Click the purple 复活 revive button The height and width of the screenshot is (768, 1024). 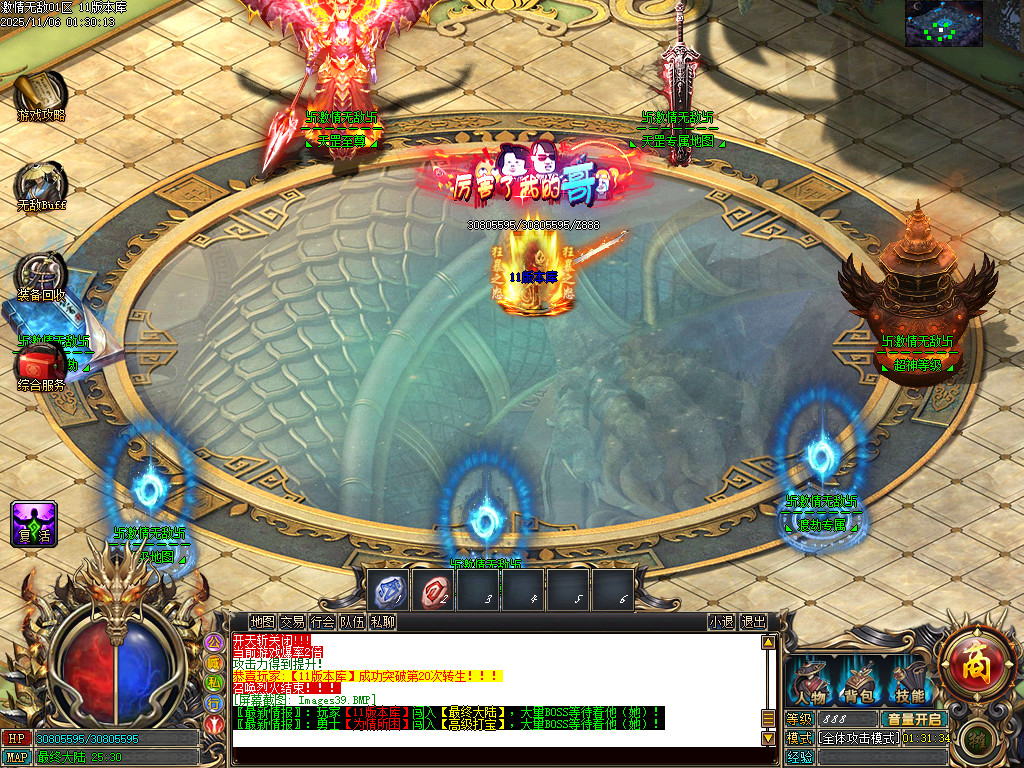34,523
